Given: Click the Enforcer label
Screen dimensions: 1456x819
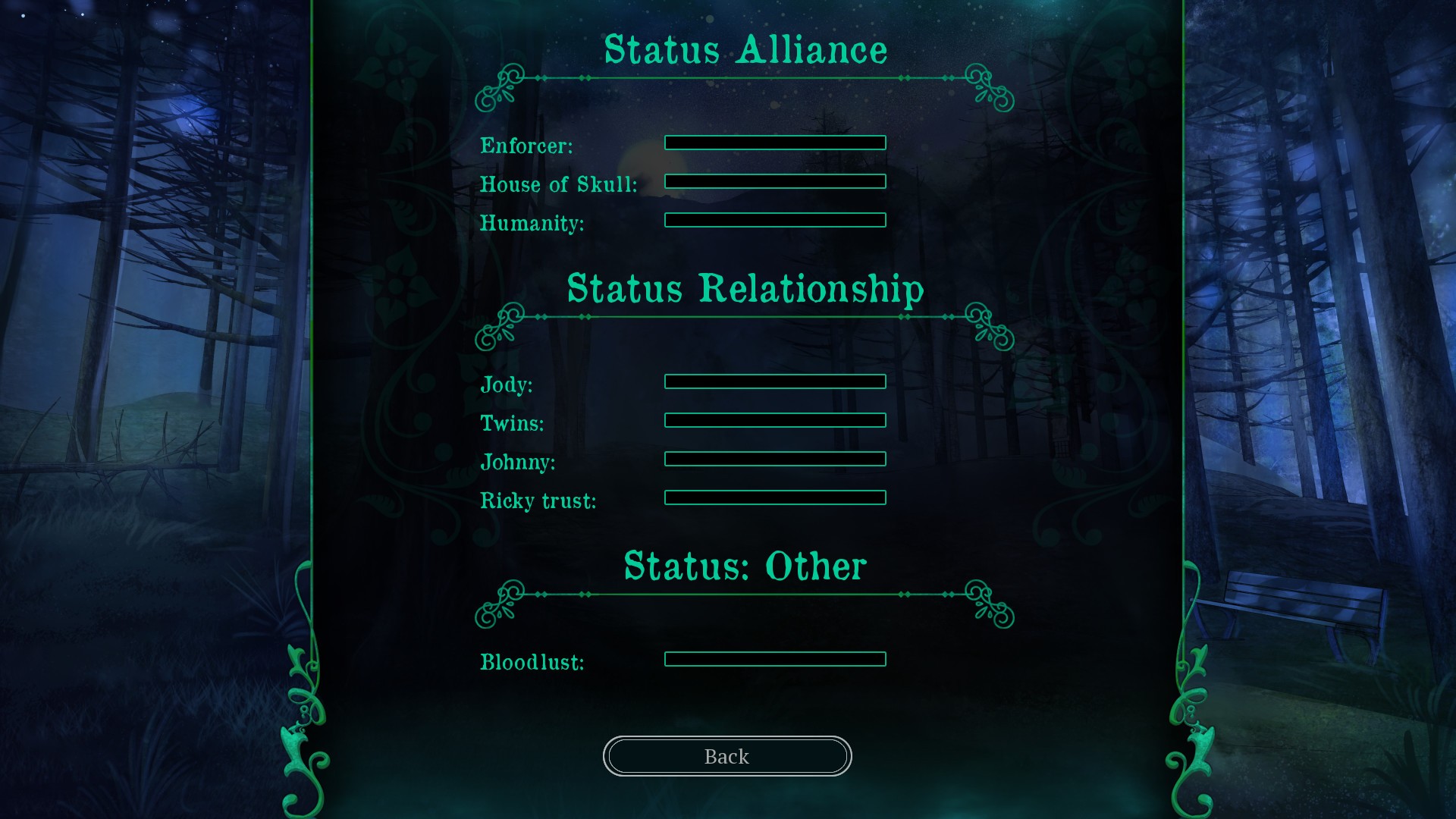Looking at the screenshot, I should pyautogui.click(x=526, y=146).
